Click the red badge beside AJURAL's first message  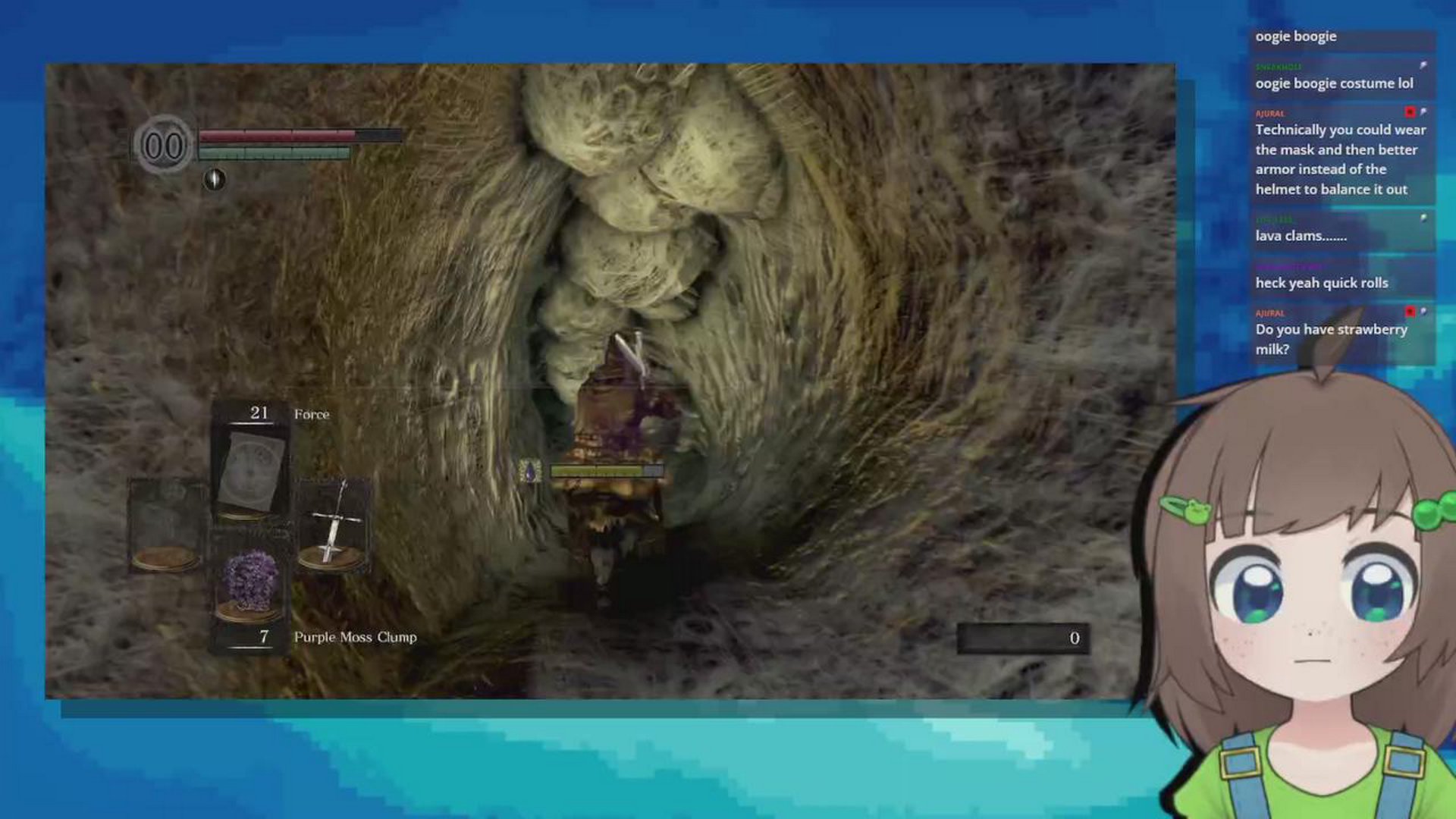[x=1409, y=114]
